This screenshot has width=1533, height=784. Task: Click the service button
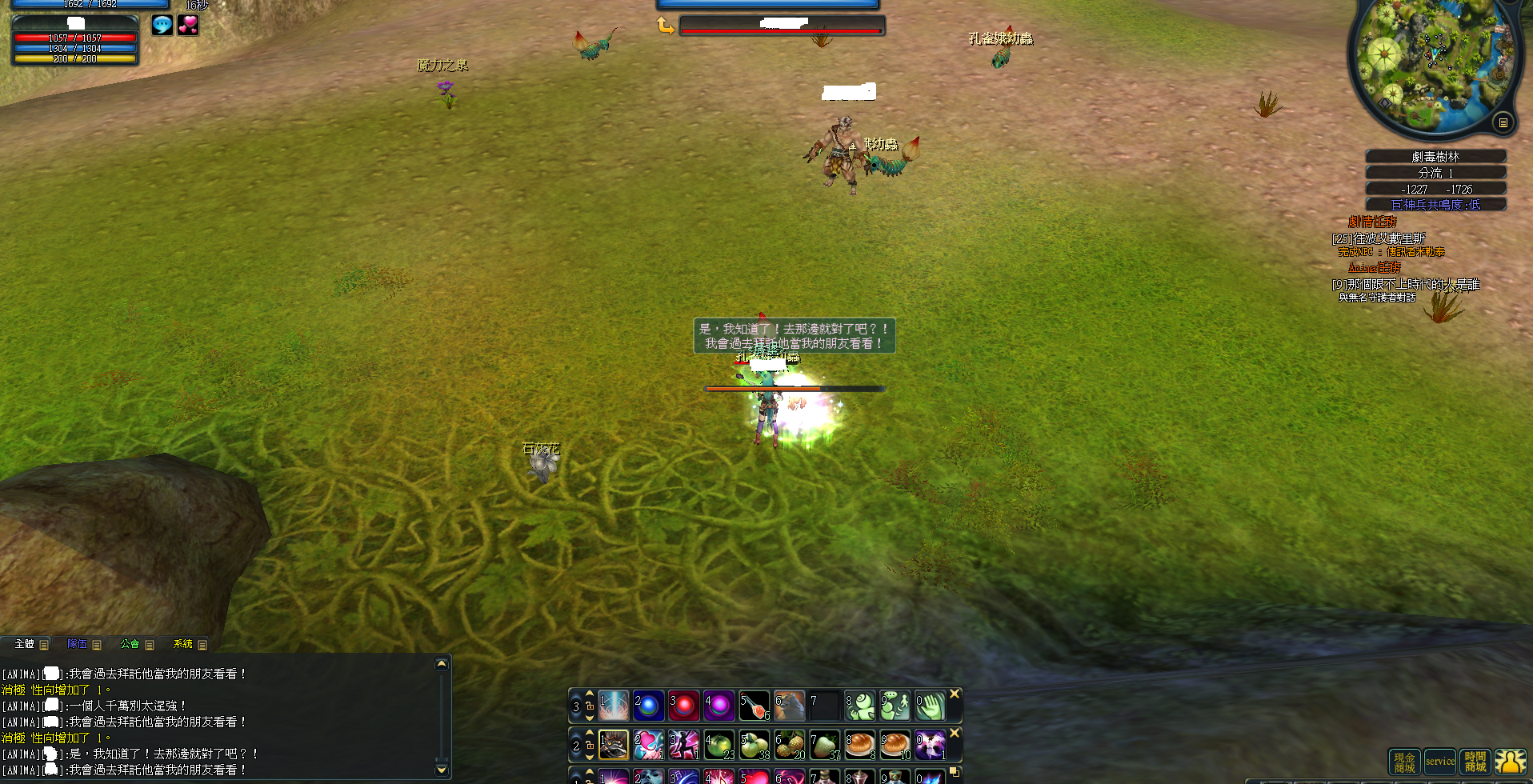1439,762
